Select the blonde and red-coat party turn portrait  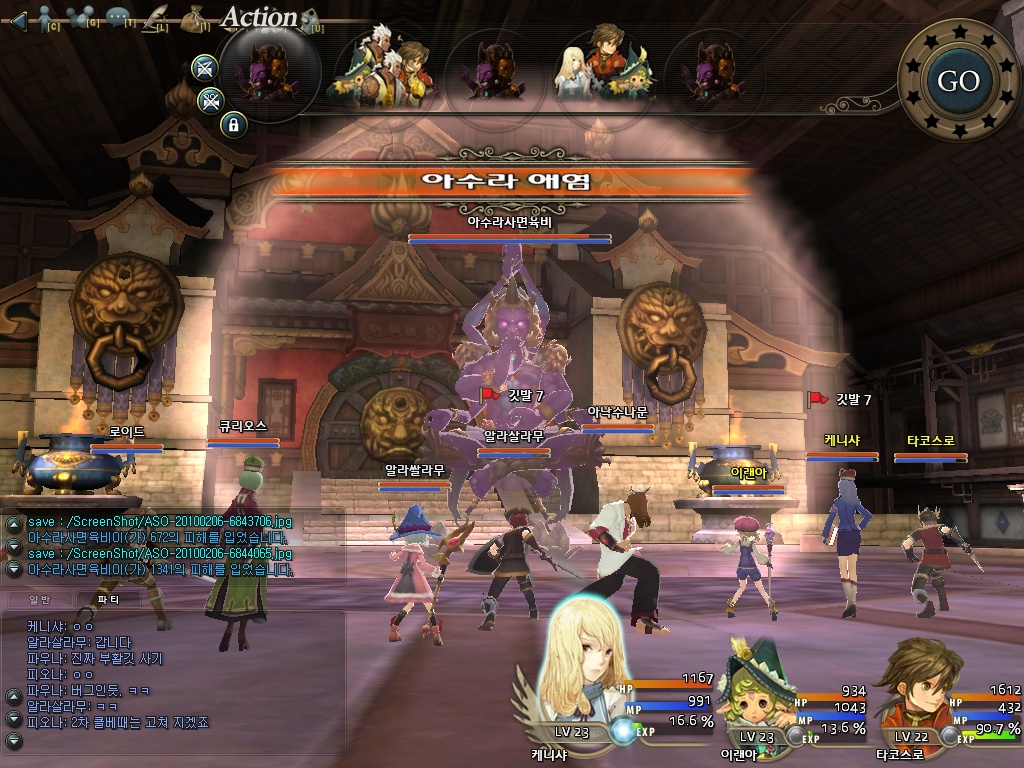coord(606,70)
